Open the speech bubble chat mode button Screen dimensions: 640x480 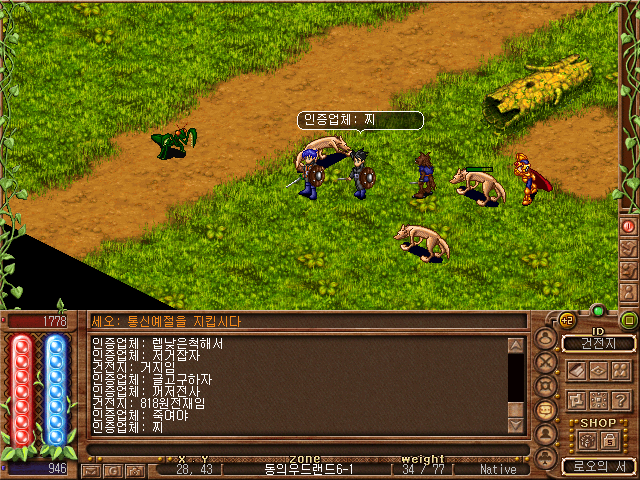[x=546, y=410]
